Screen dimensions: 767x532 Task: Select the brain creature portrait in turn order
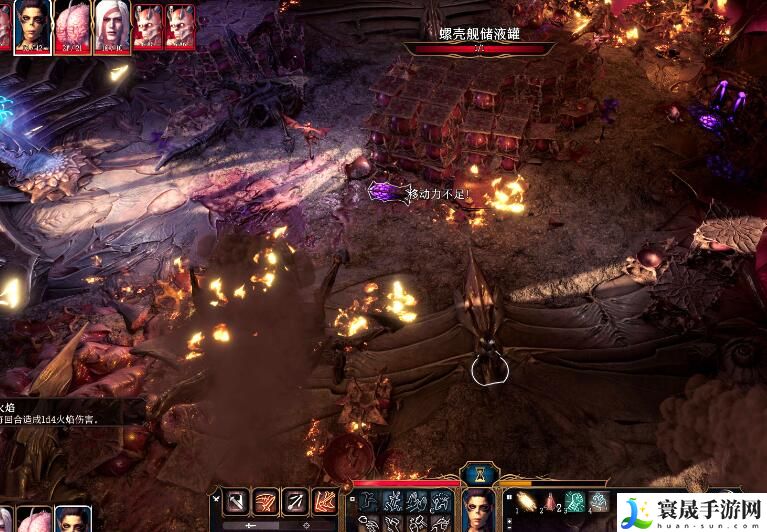72,24
